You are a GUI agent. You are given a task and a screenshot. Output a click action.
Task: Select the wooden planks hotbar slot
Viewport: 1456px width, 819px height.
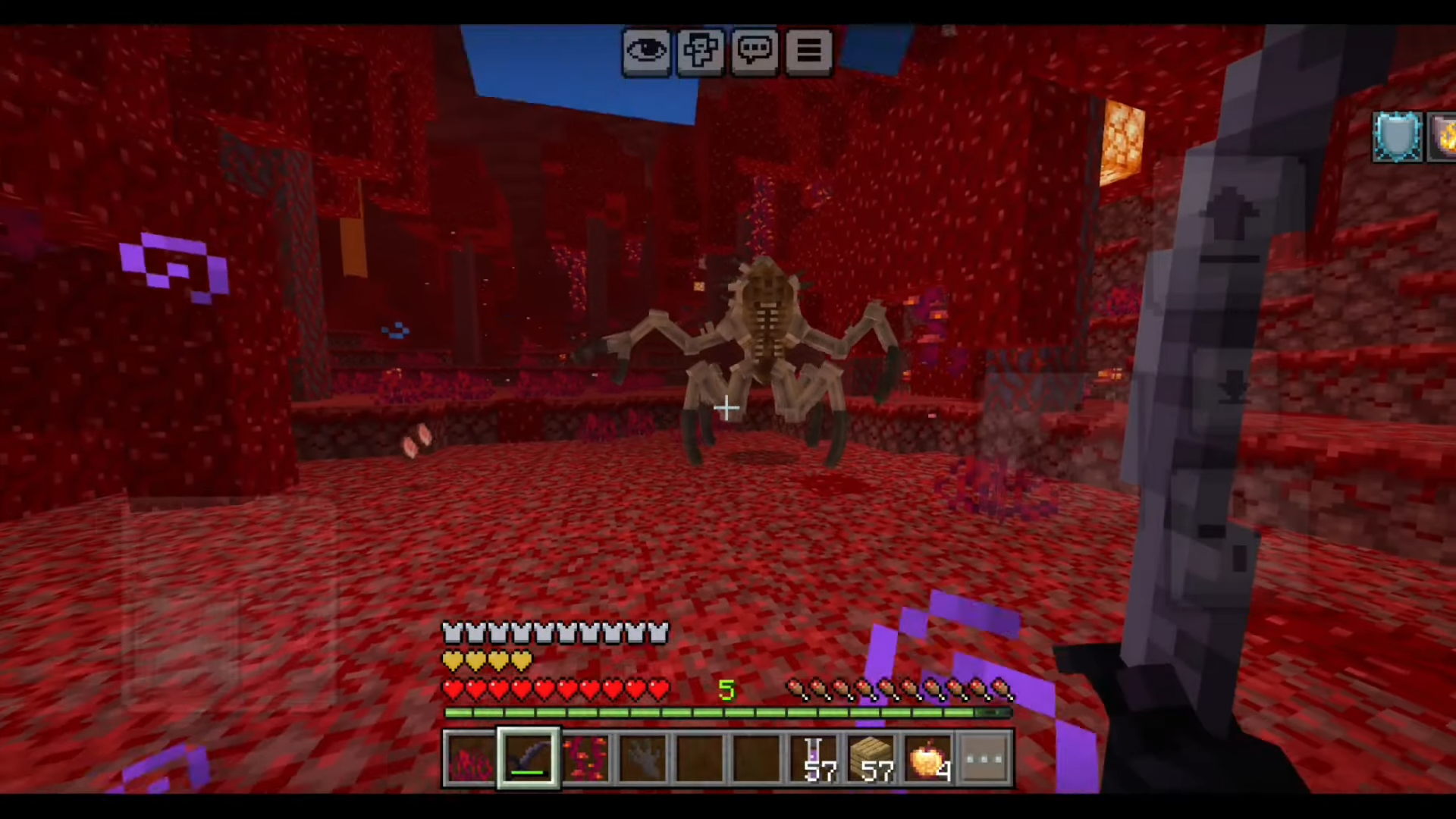(x=872, y=758)
